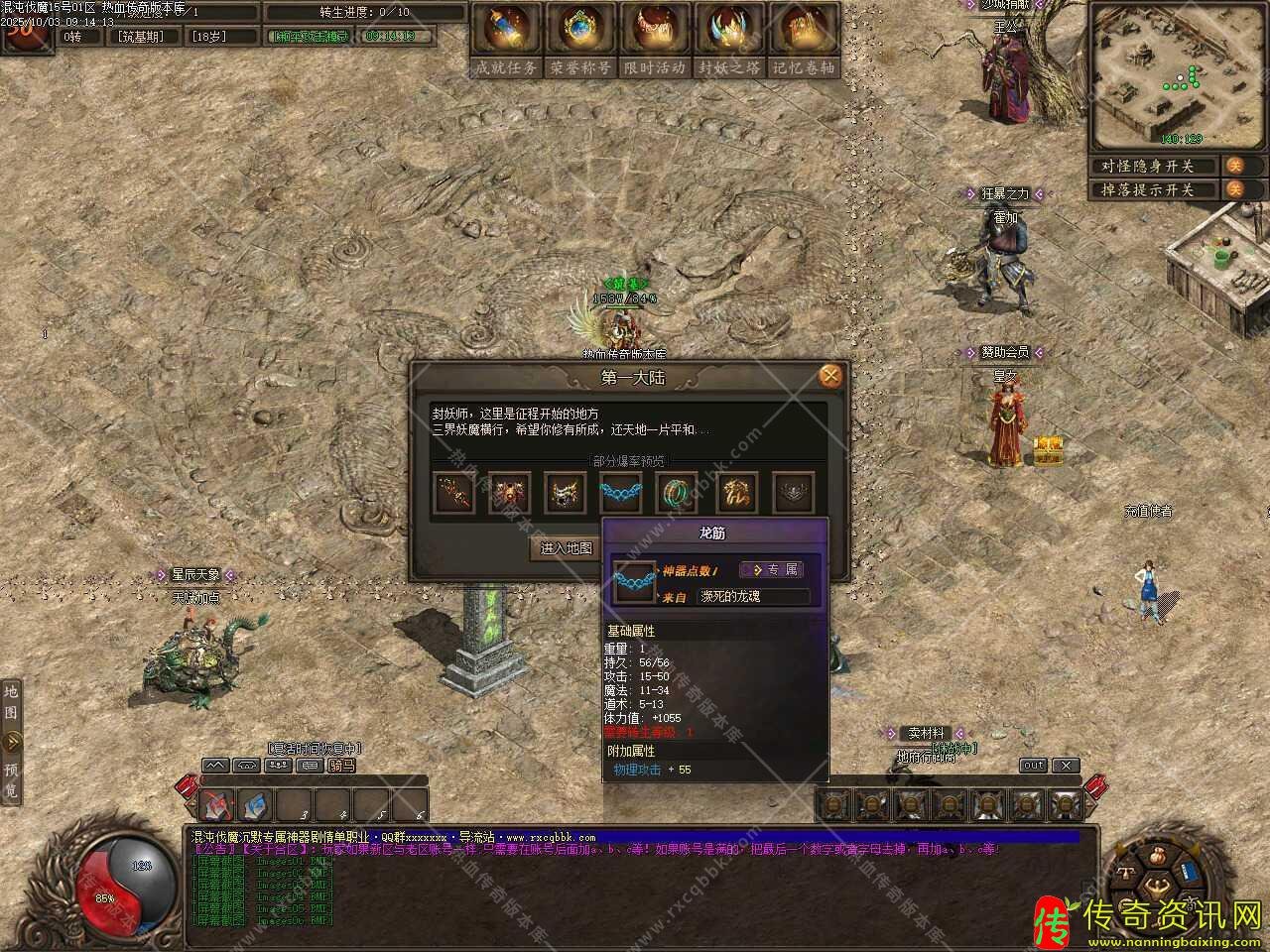Toggle the 对怪隐身开关 switch
This screenshot has height=952, width=1270.
click(1235, 166)
